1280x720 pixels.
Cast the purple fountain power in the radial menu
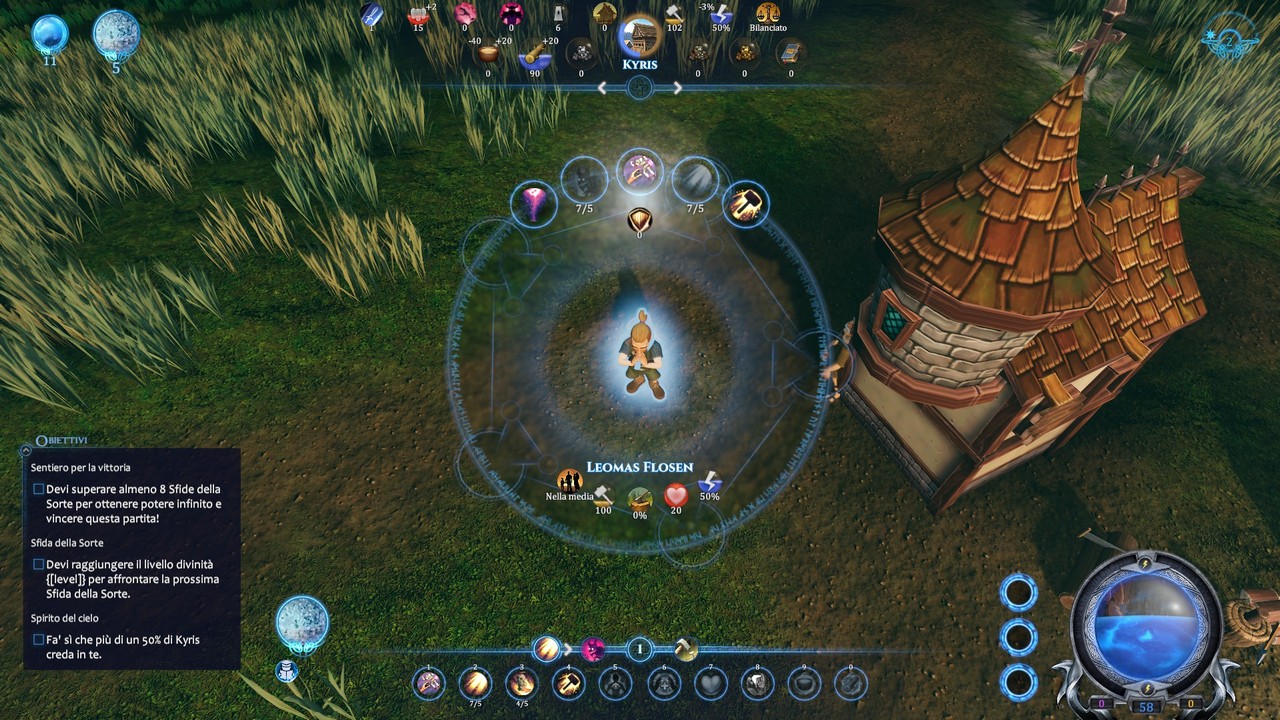[534, 204]
